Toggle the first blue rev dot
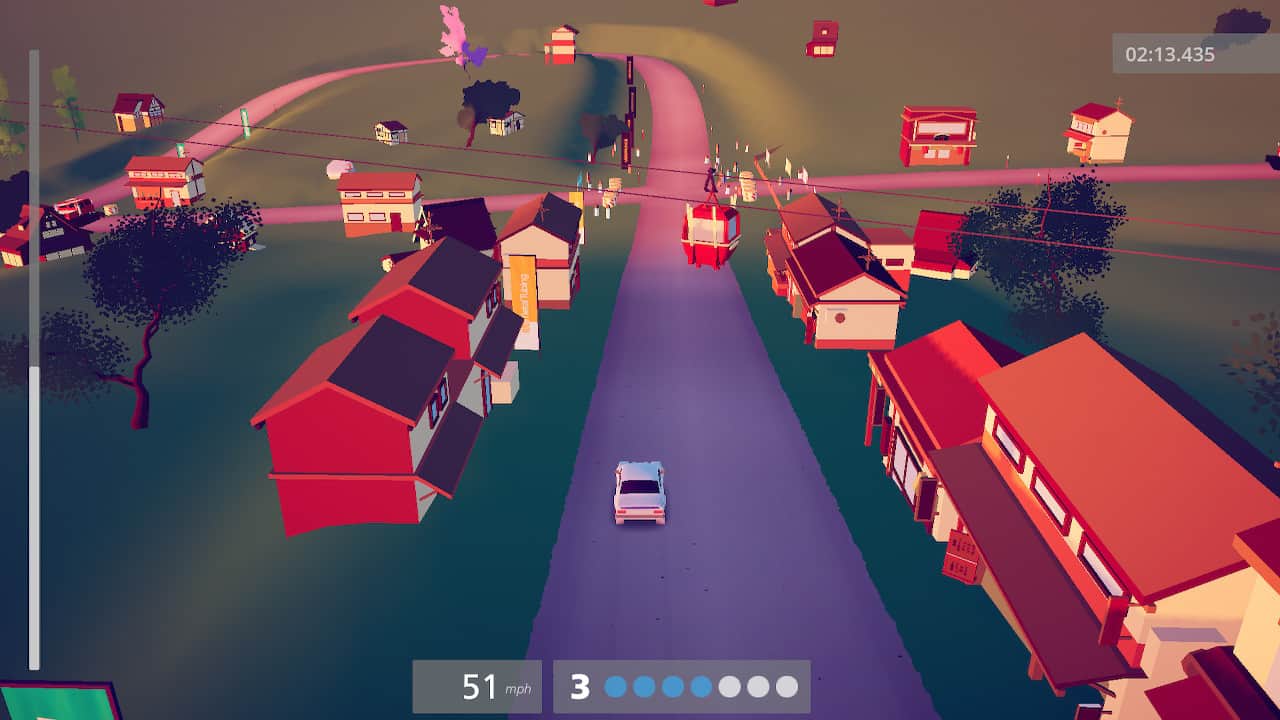Image resolution: width=1280 pixels, height=720 pixels. click(614, 687)
